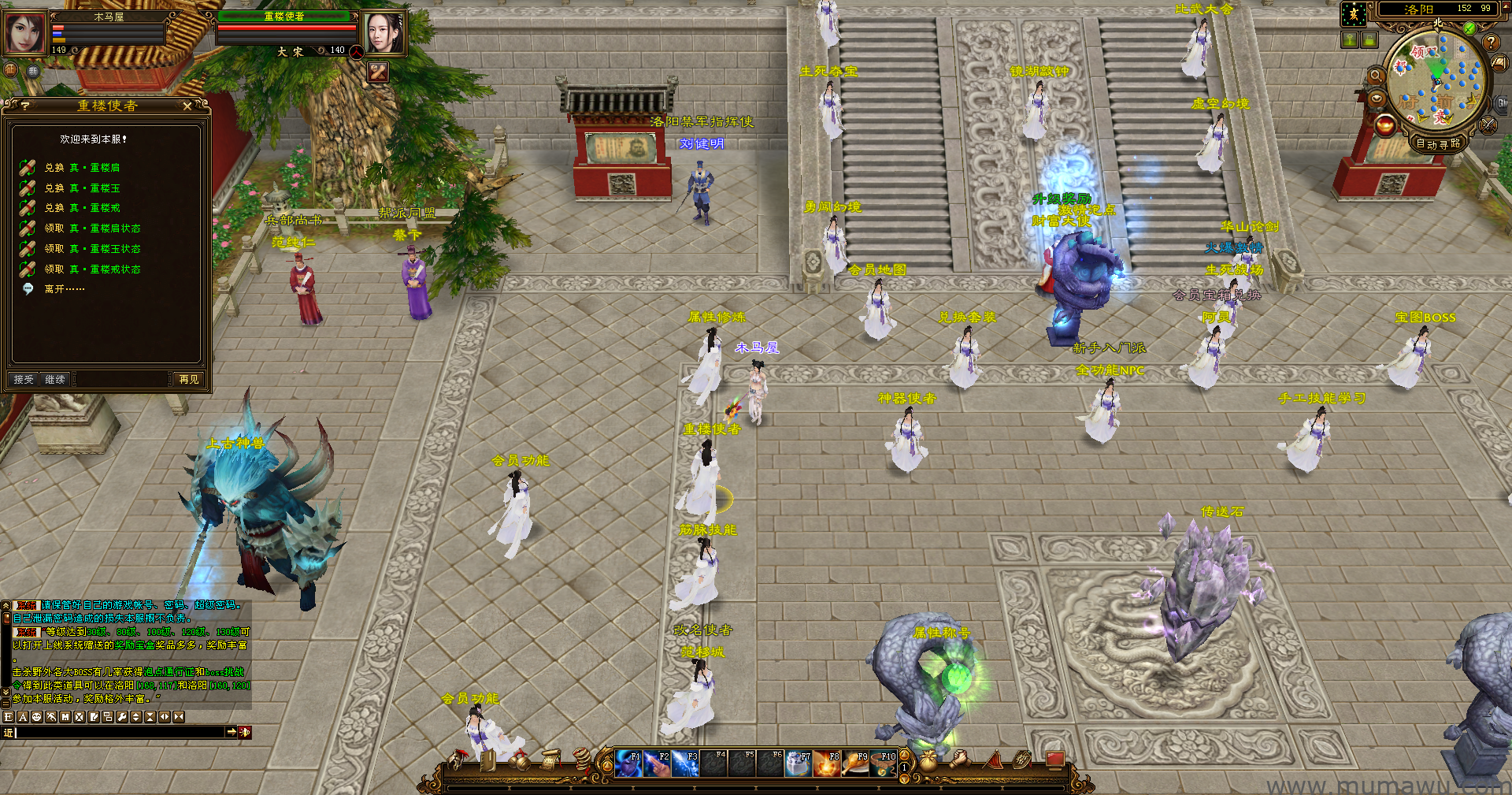Use the F9 roast chicken item

[x=855, y=763]
